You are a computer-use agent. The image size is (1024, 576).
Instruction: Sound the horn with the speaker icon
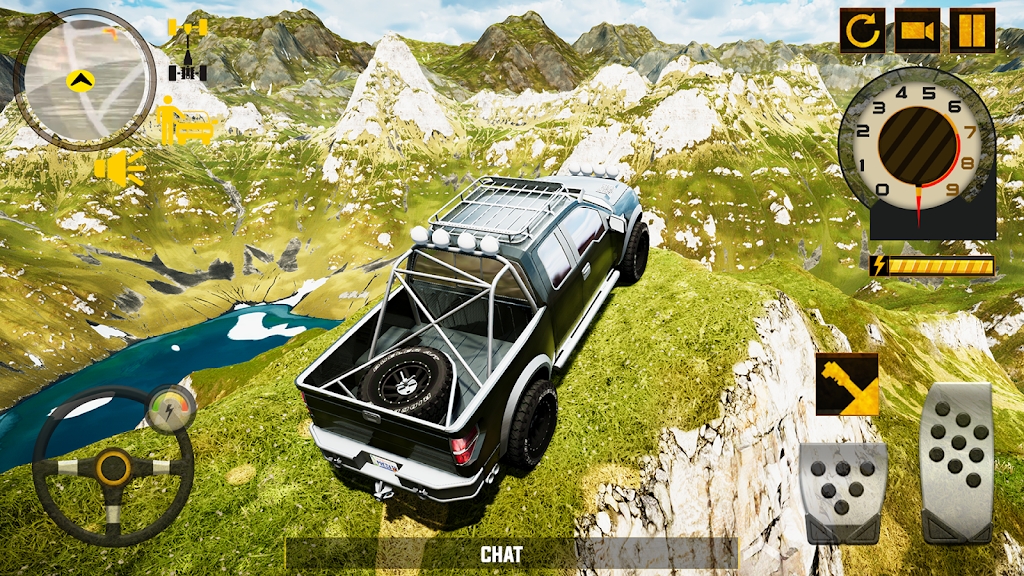(x=119, y=167)
